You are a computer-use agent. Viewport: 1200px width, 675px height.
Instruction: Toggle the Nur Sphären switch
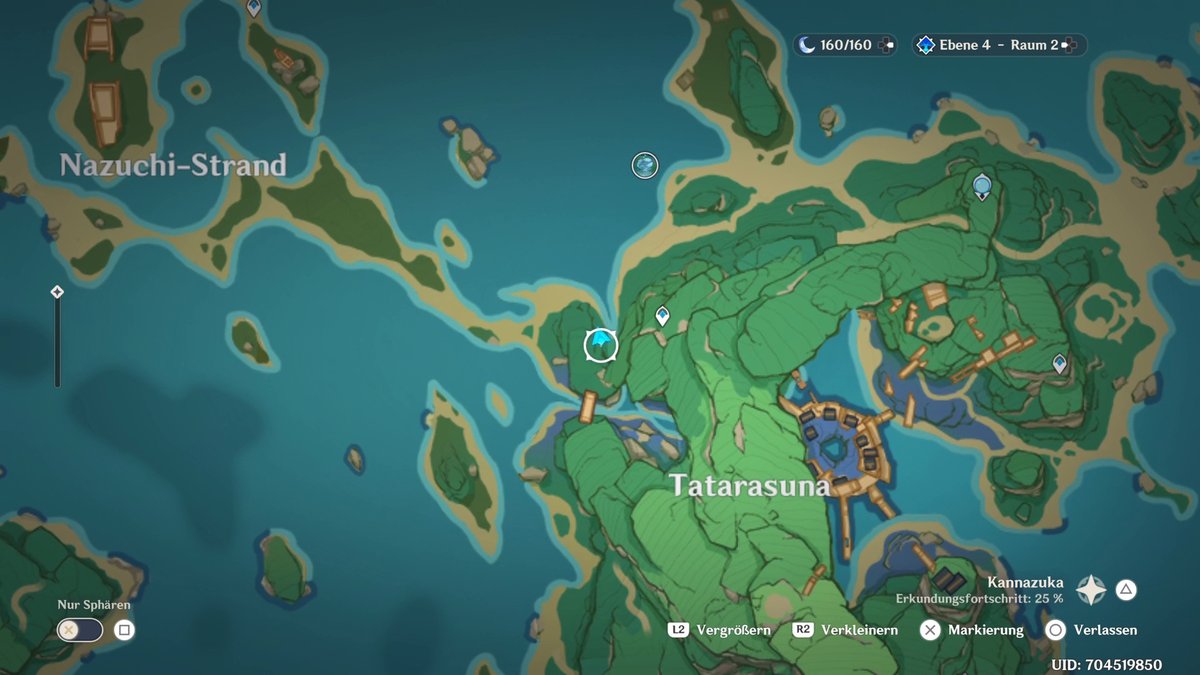point(81,630)
